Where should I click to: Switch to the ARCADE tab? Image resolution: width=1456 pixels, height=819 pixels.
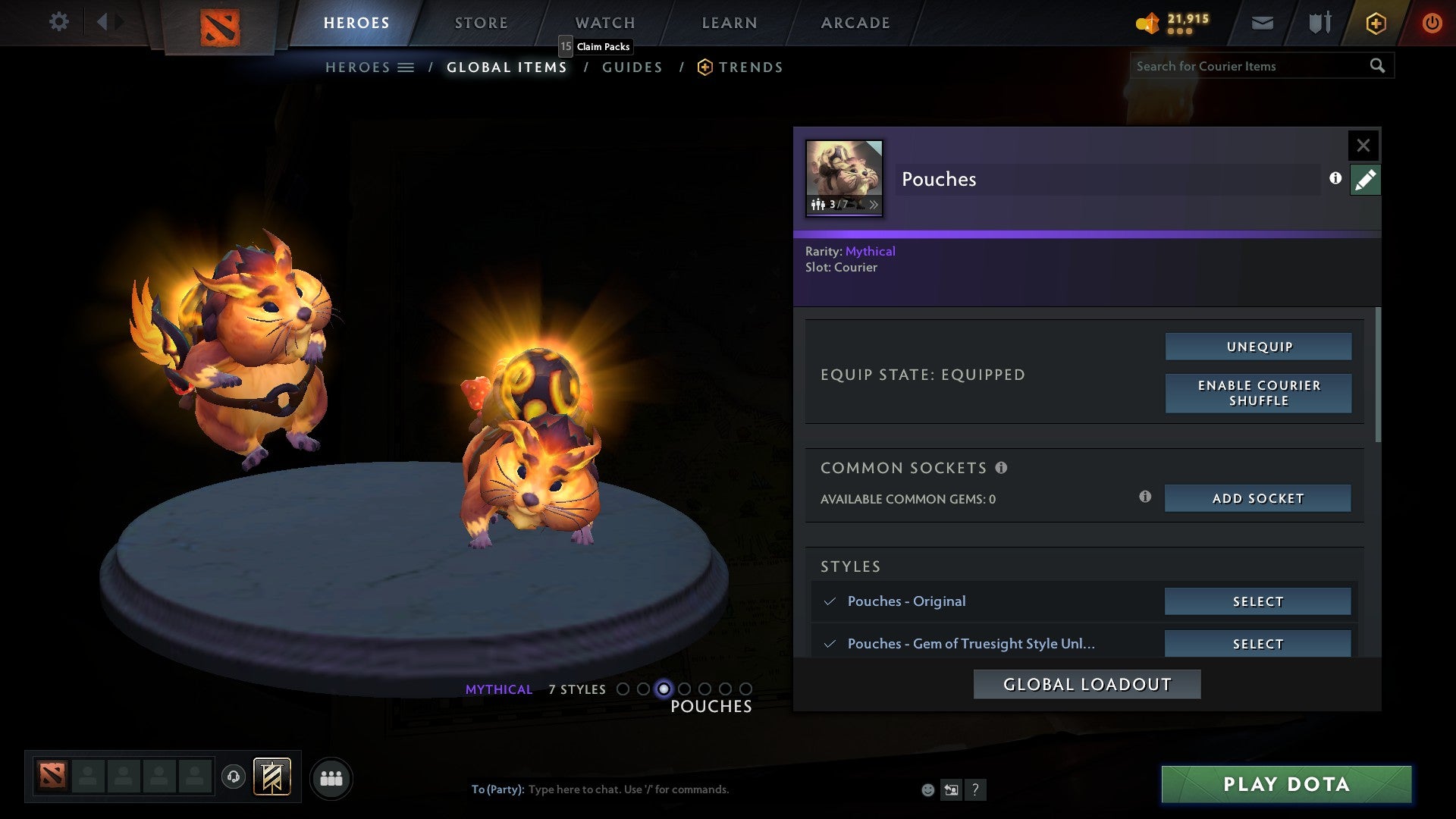[855, 23]
